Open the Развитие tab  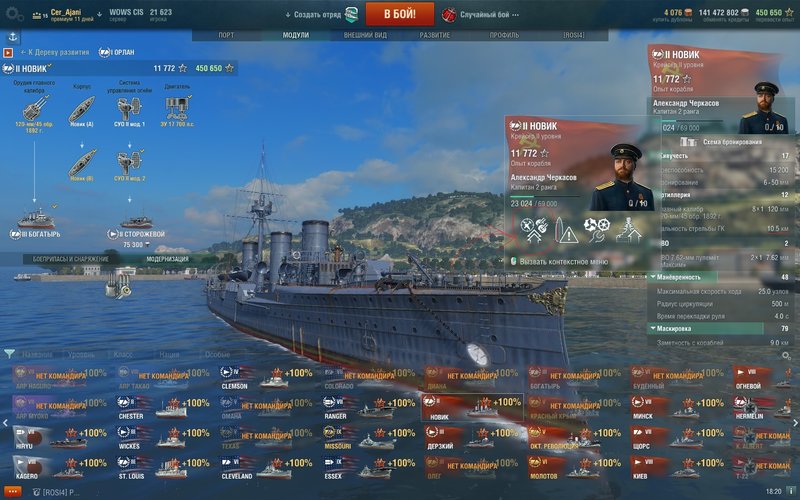click(x=434, y=35)
